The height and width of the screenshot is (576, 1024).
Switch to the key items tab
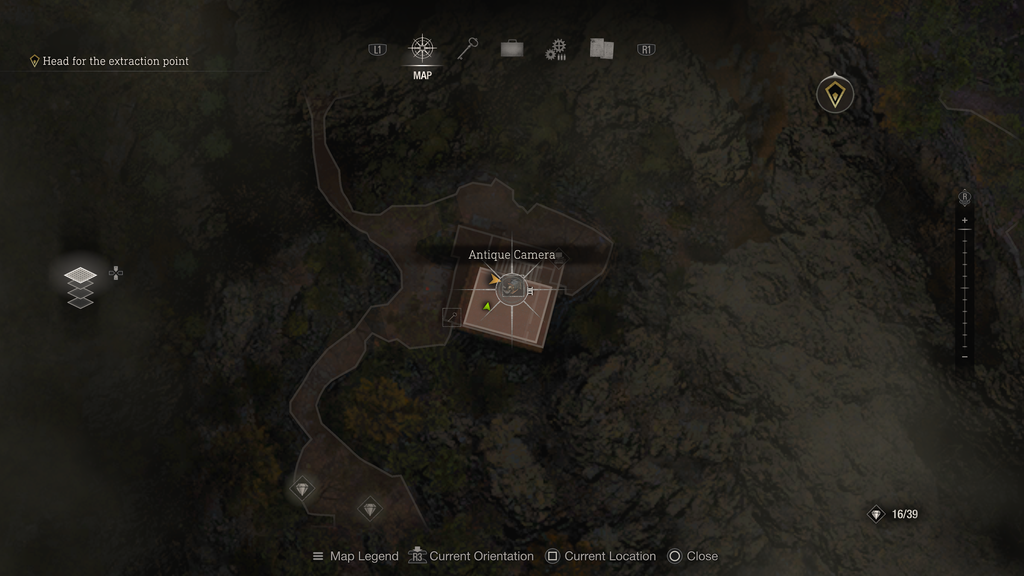tap(467, 48)
